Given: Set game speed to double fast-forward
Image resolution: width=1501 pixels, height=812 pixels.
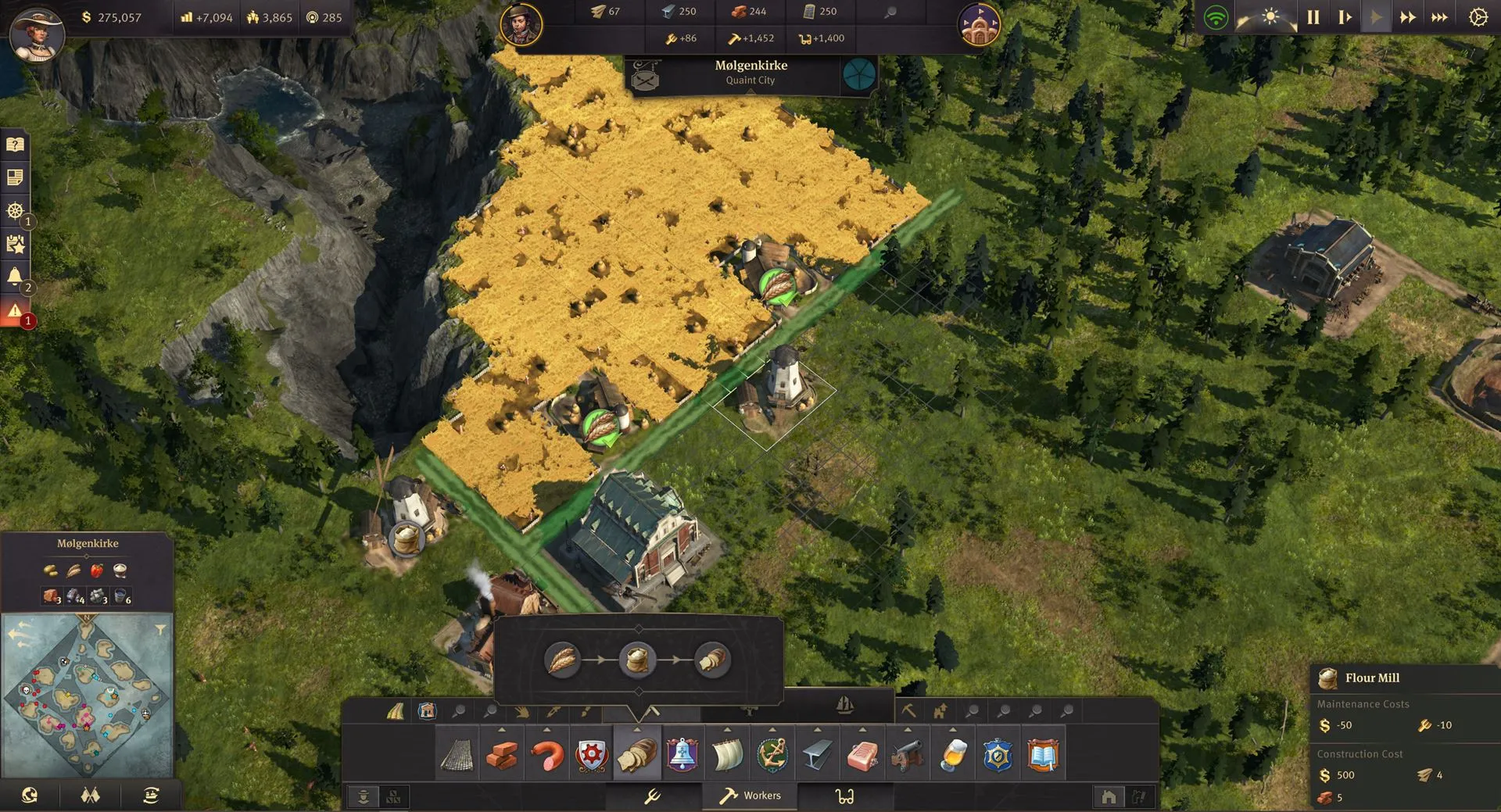Looking at the screenshot, I should tap(1408, 17).
